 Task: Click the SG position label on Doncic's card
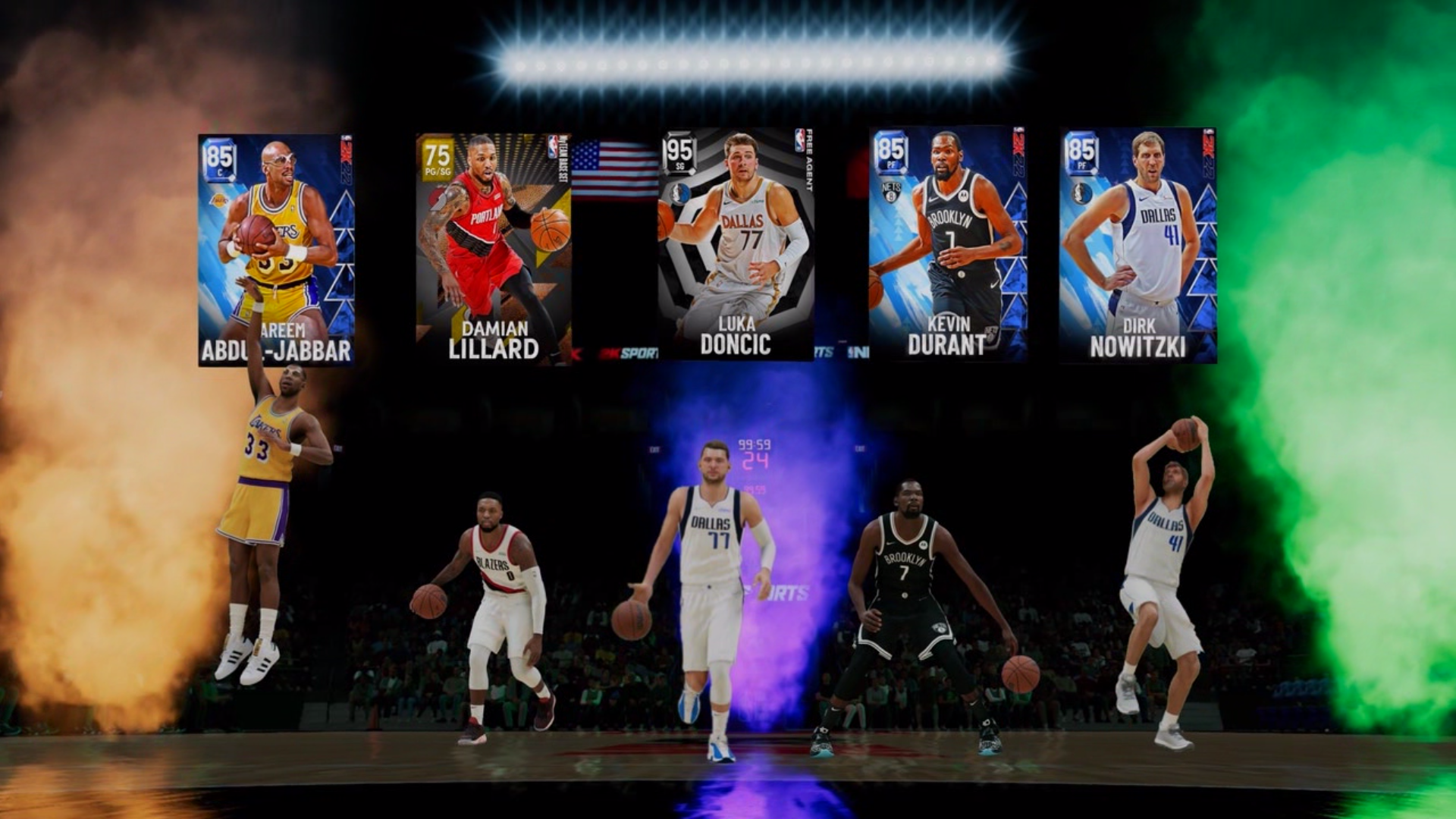(x=679, y=167)
